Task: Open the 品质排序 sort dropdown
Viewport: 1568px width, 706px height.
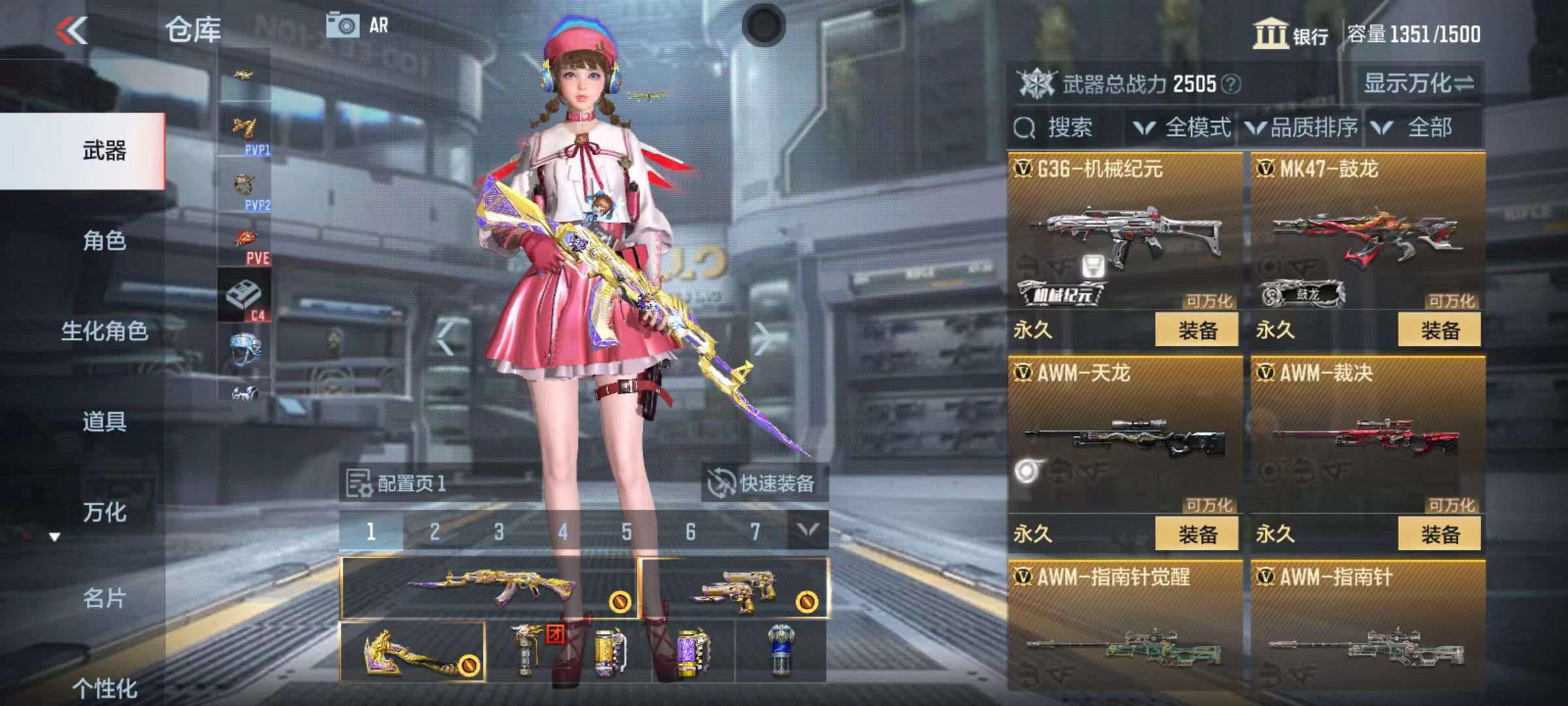Action: (1303, 127)
